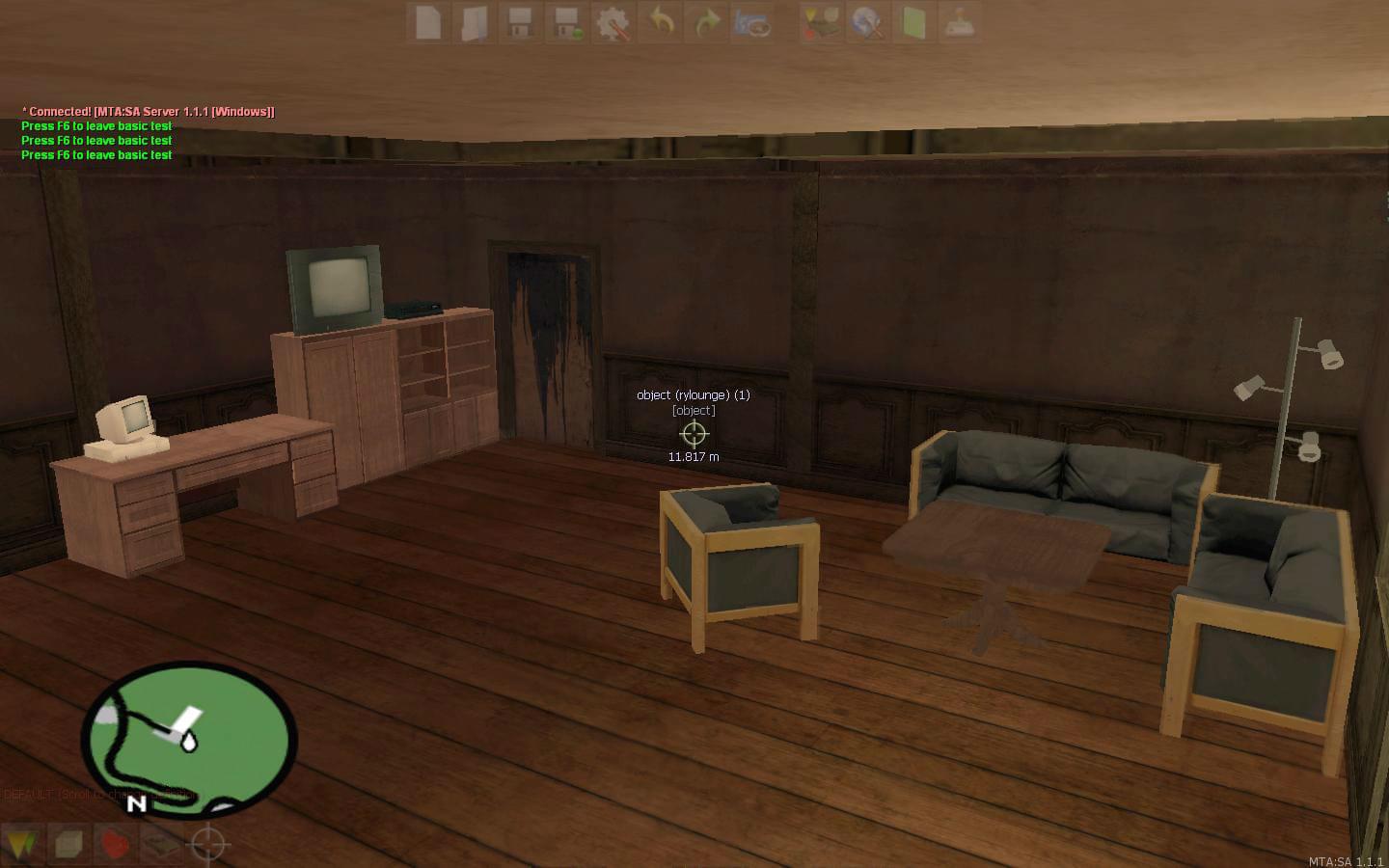Open editor options via the gear icon

point(613,22)
